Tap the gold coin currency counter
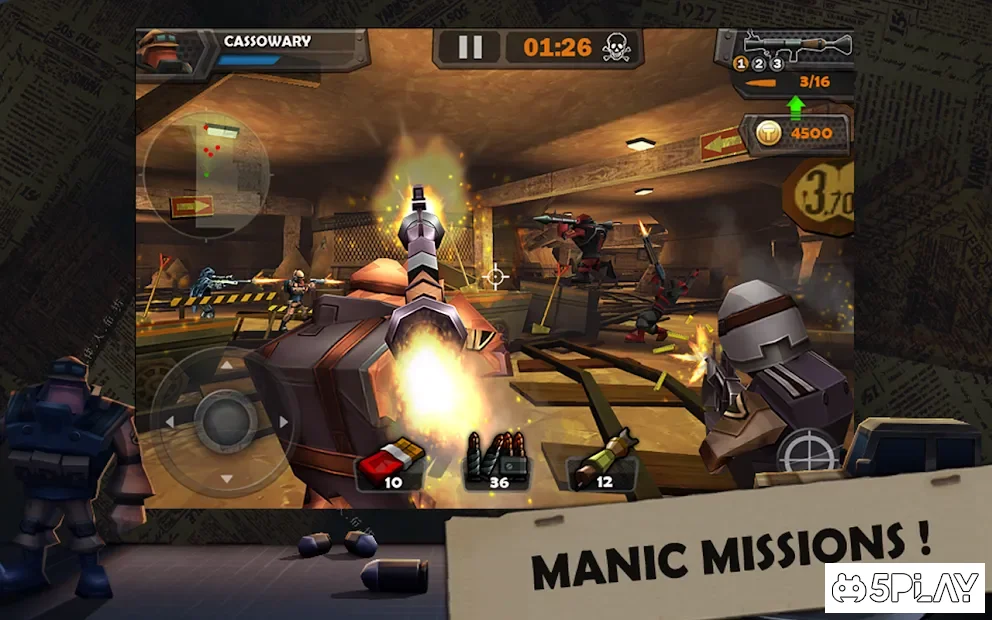Screen dimensions: 992x620 coord(795,134)
